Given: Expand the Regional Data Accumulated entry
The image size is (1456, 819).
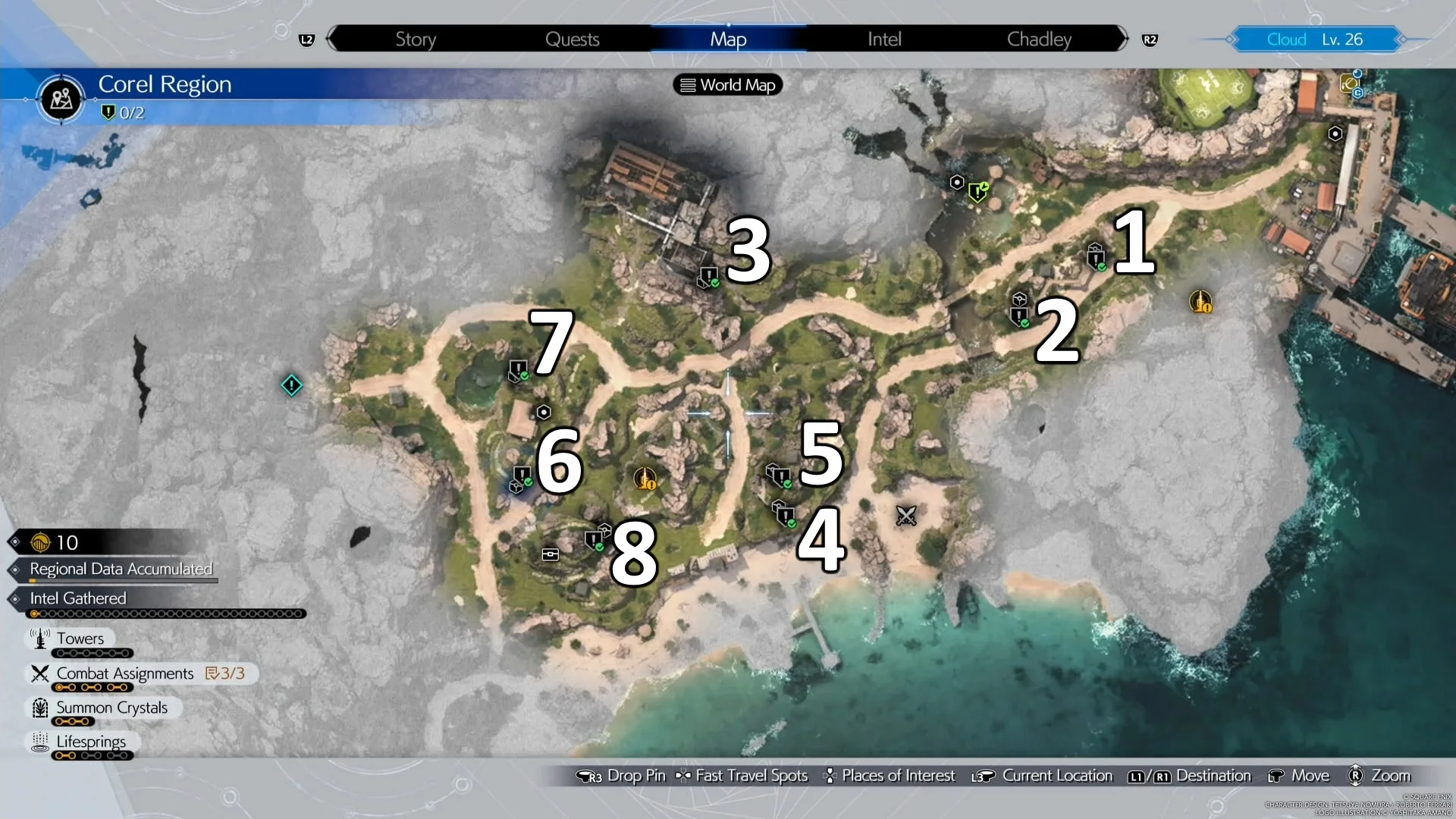Looking at the screenshot, I should point(121,570).
